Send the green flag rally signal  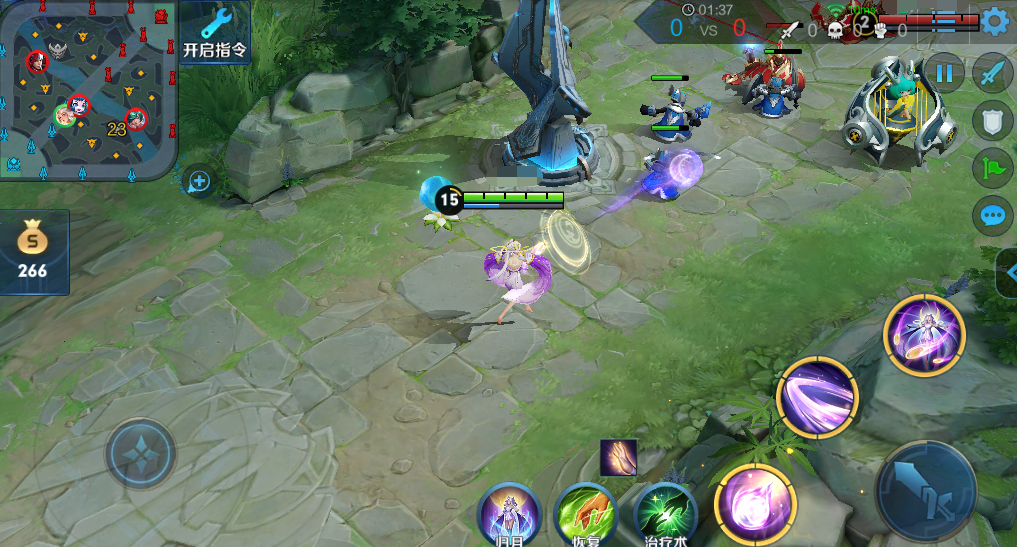point(993,167)
